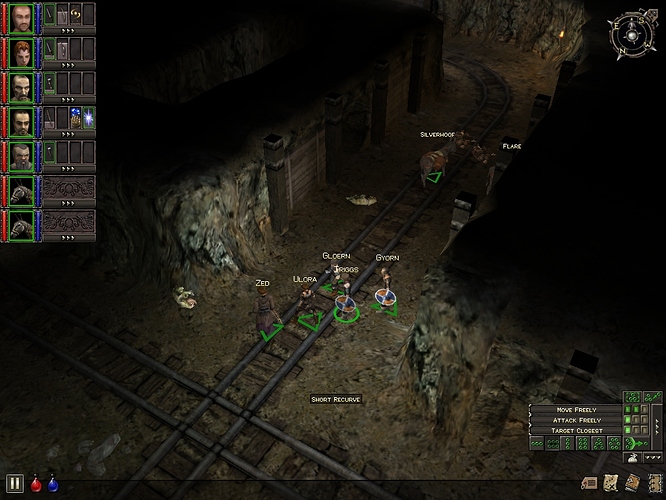The width and height of the screenshot is (666, 500).
Task: Open the compass in the corner
Action: click(631, 33)
